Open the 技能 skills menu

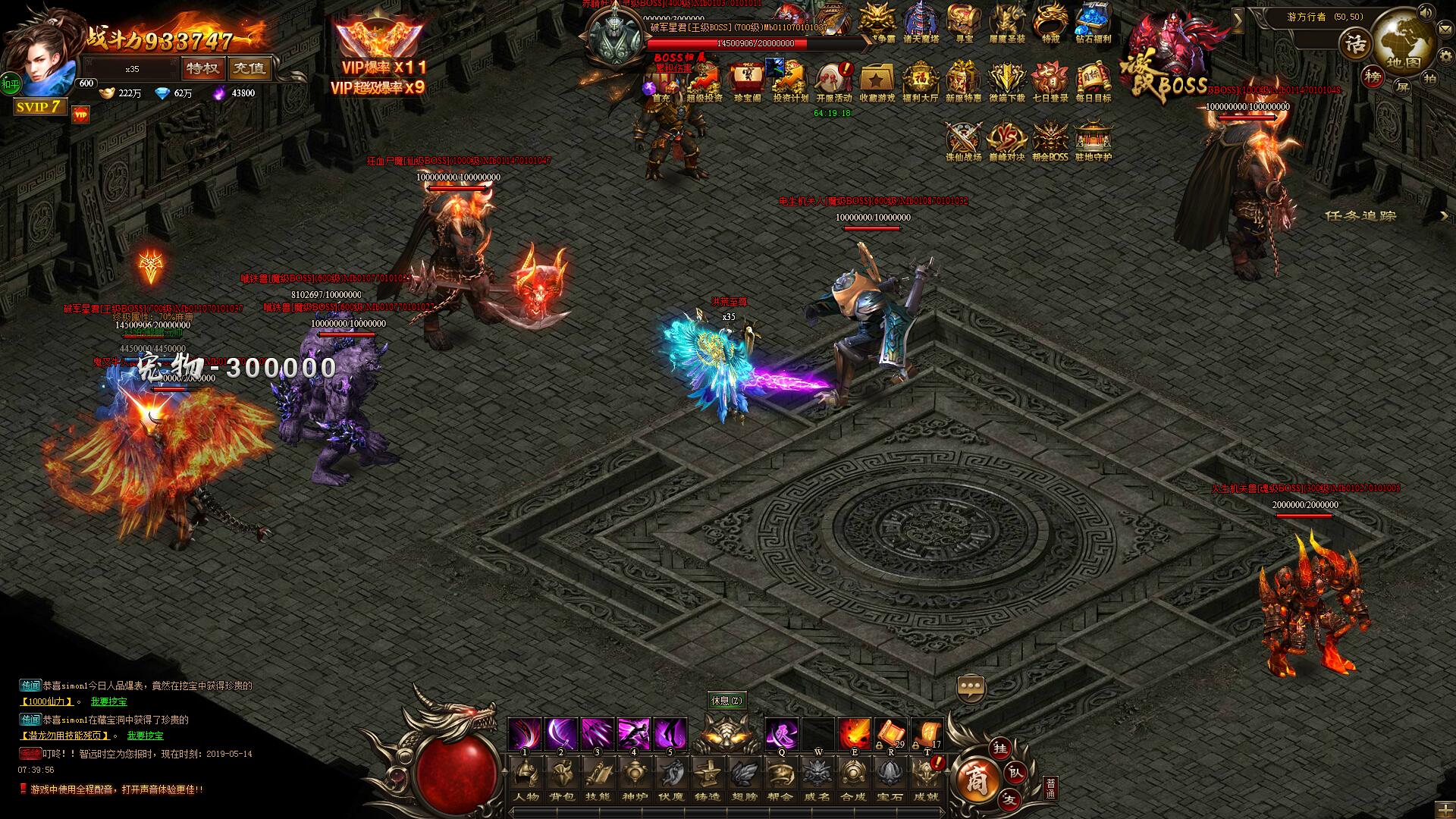[598, 780]
